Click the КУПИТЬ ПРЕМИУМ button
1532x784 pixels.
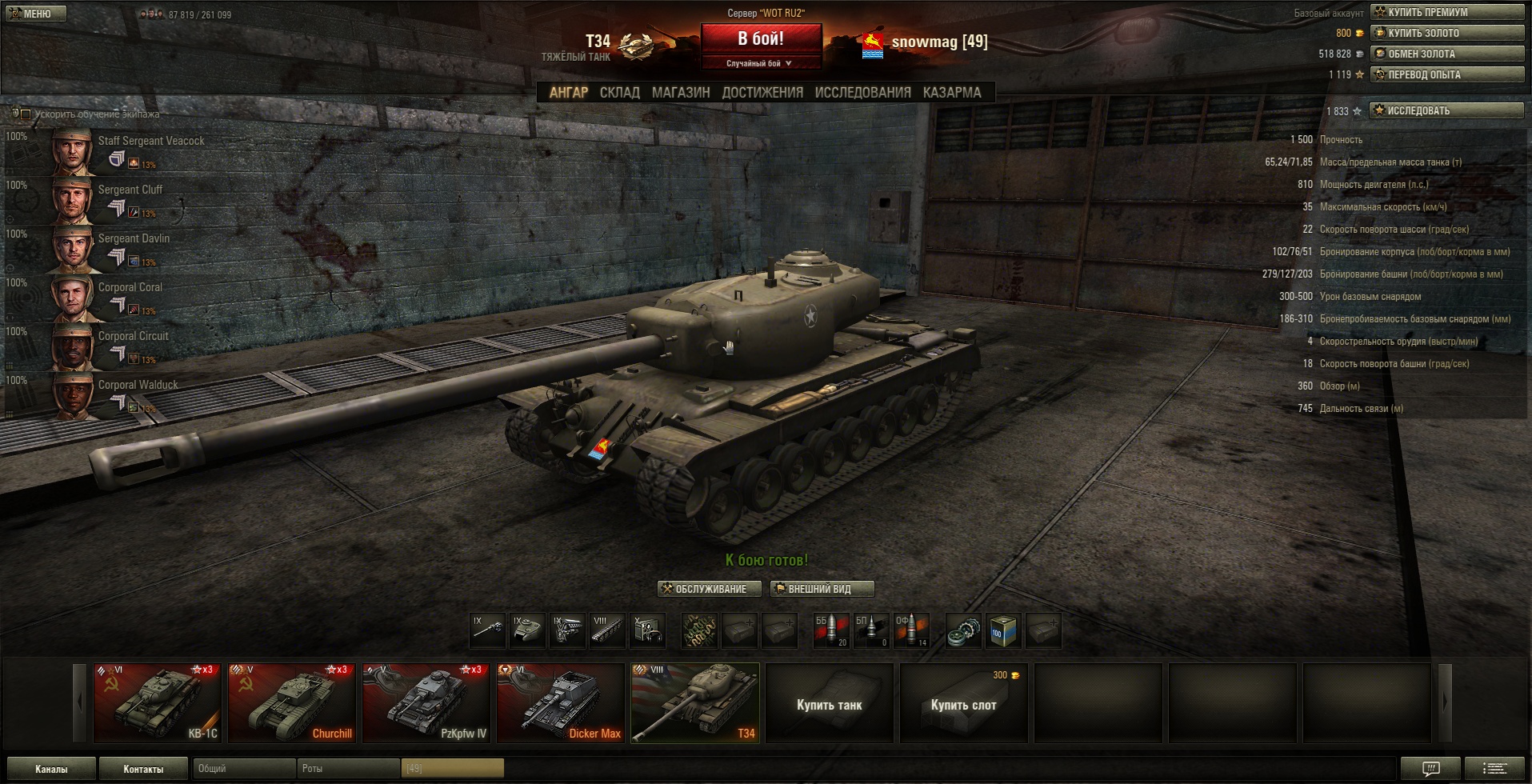1446,12
